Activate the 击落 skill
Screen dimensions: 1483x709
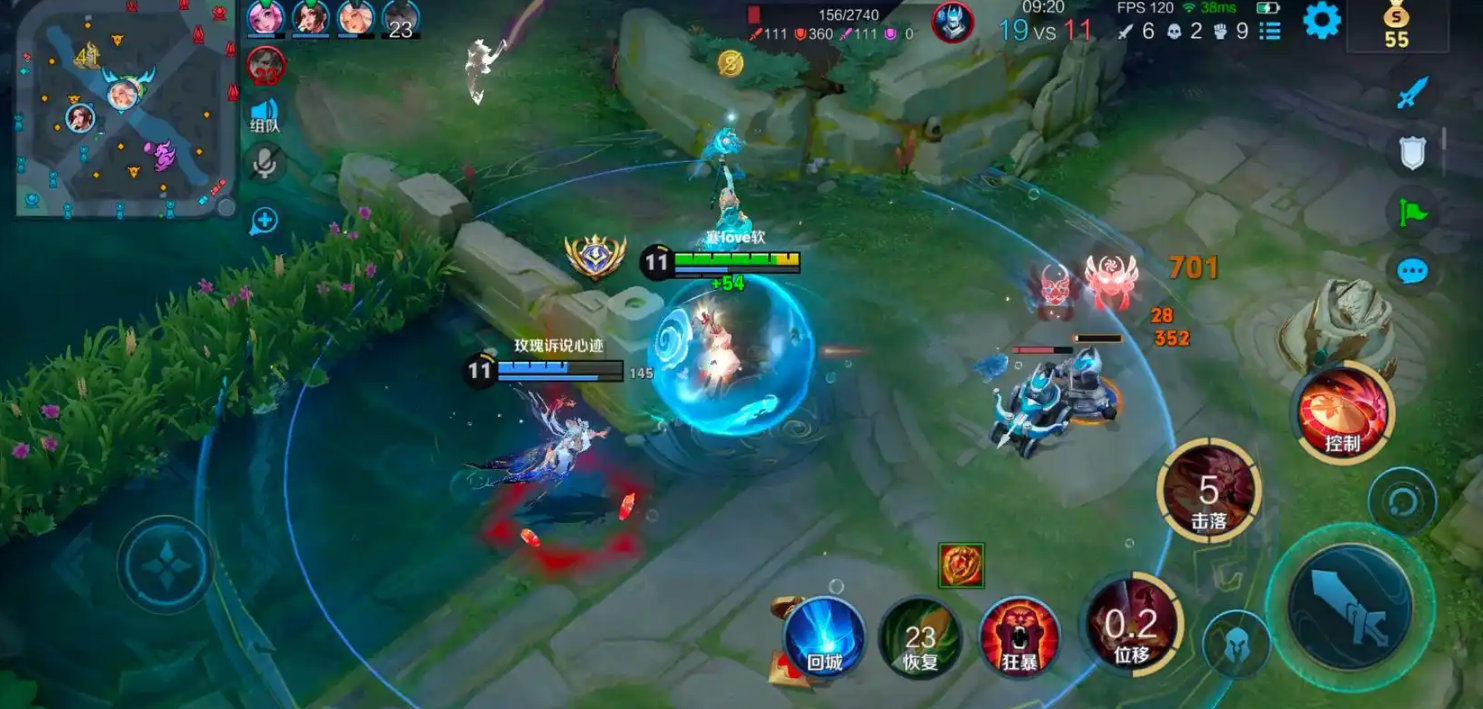click(1209, 492)
